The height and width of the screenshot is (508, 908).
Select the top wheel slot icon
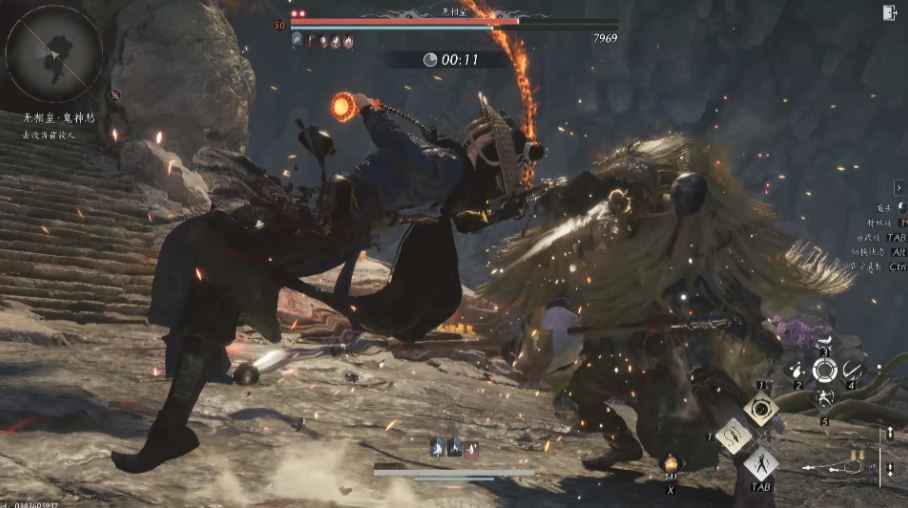[x=825, y=345]
